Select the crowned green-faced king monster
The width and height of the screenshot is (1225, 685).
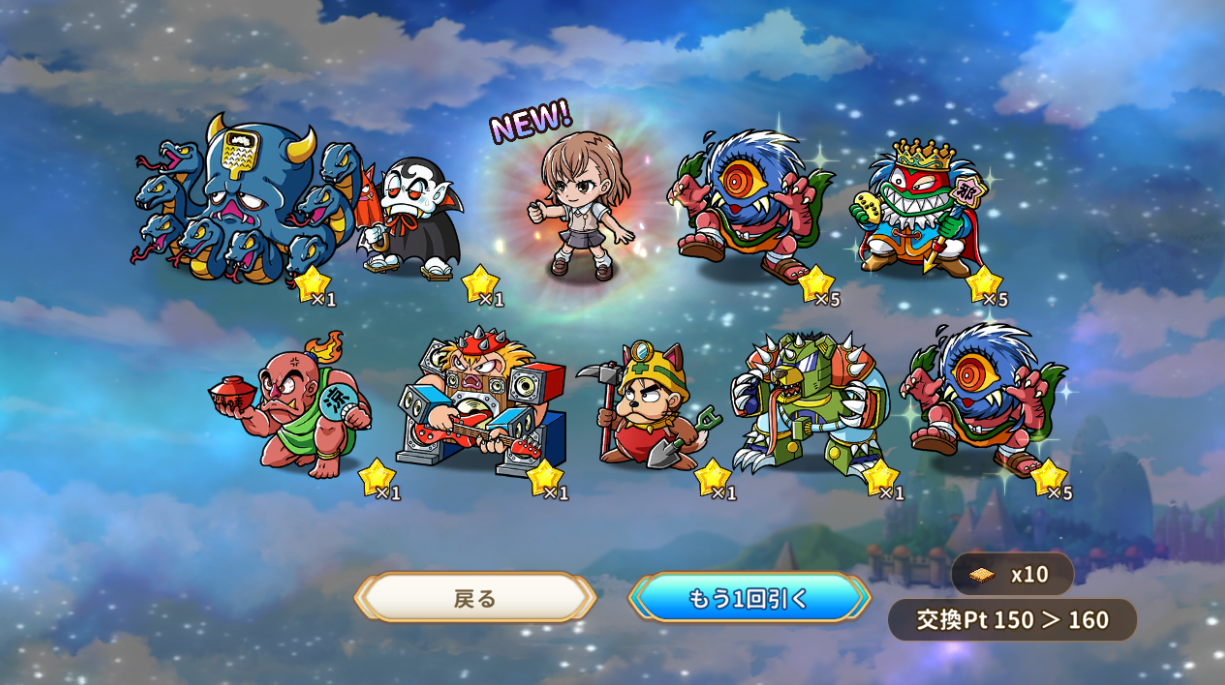click(917, 210)
